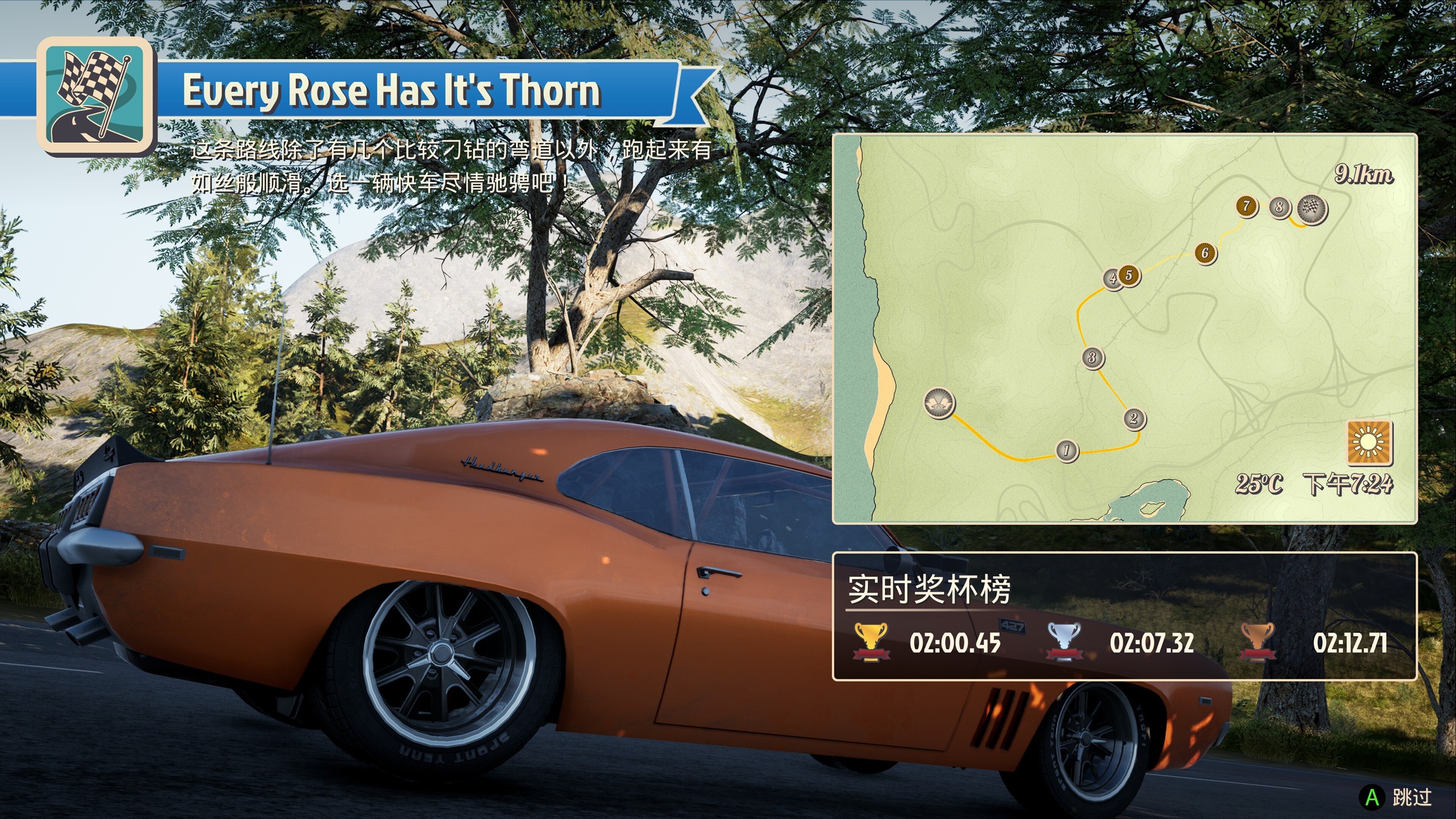The image size is (1456, 819).
Task: Select the checkered finish line marker
Action: tap(1312, 209)
